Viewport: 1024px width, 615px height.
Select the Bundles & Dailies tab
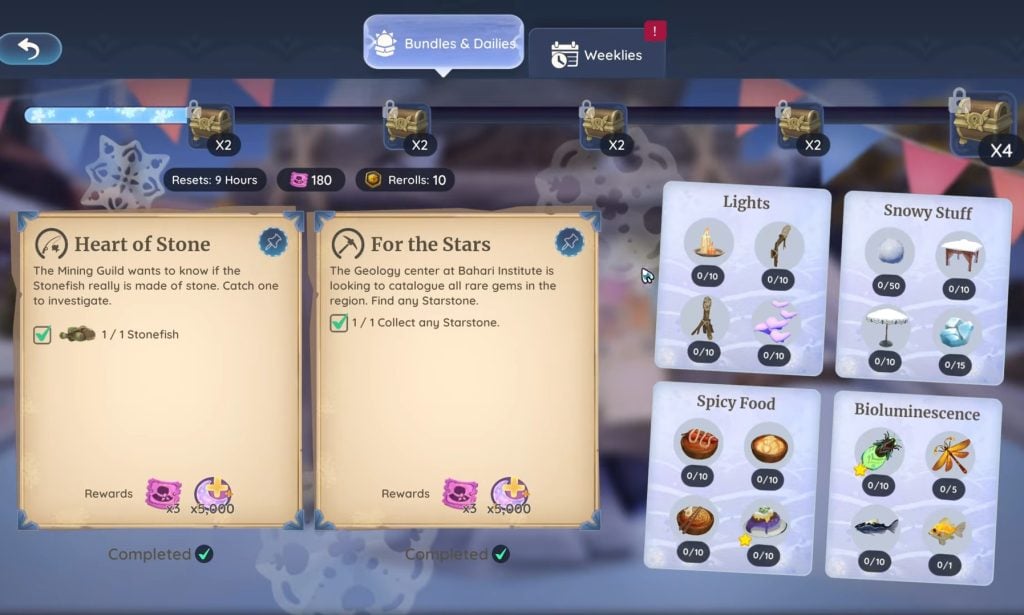[444, 43]
